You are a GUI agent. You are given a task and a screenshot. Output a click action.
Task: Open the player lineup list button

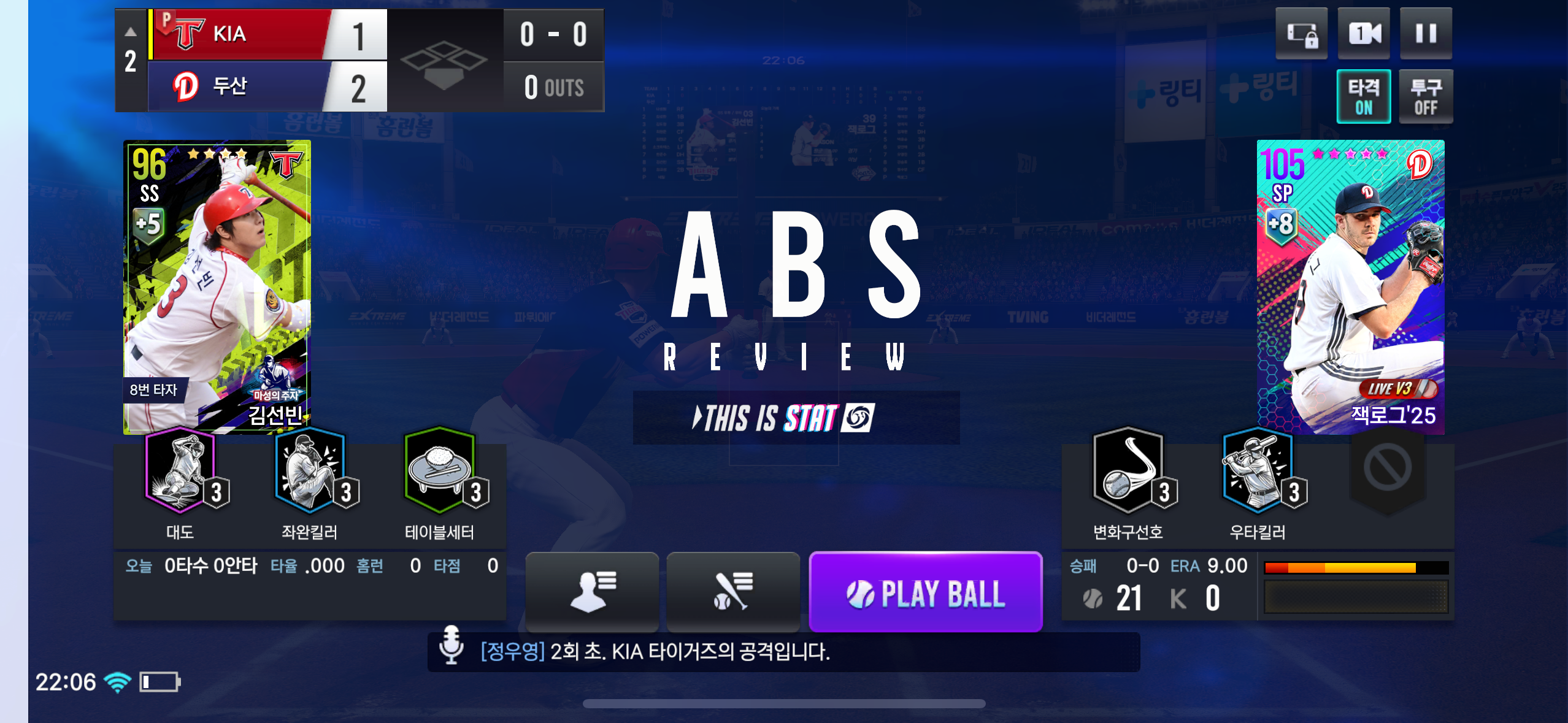[x=592, y=591]
